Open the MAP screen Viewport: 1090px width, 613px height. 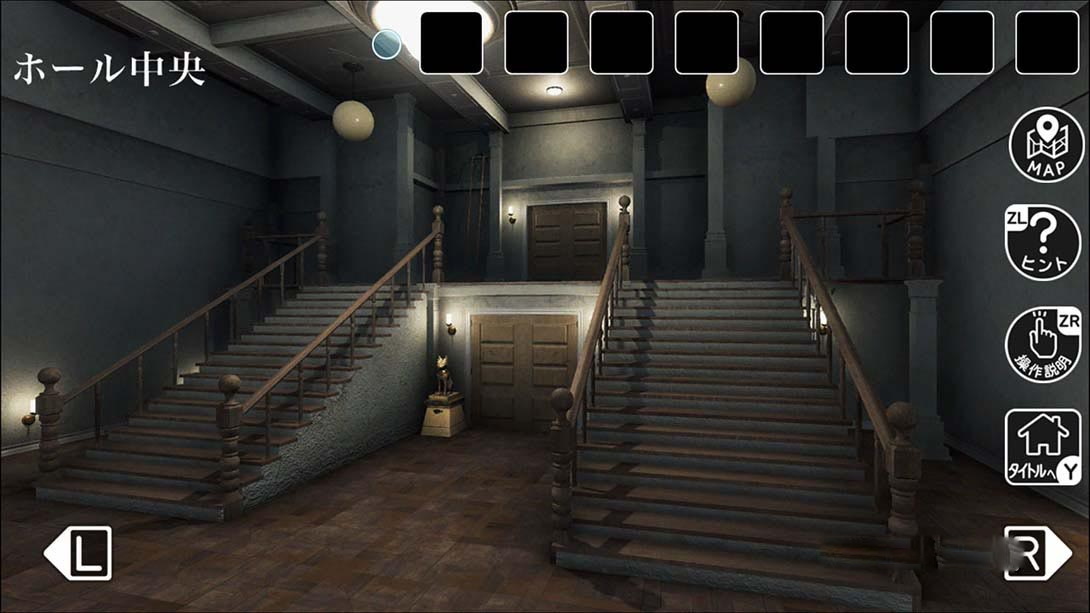(x=1043, y=145)
